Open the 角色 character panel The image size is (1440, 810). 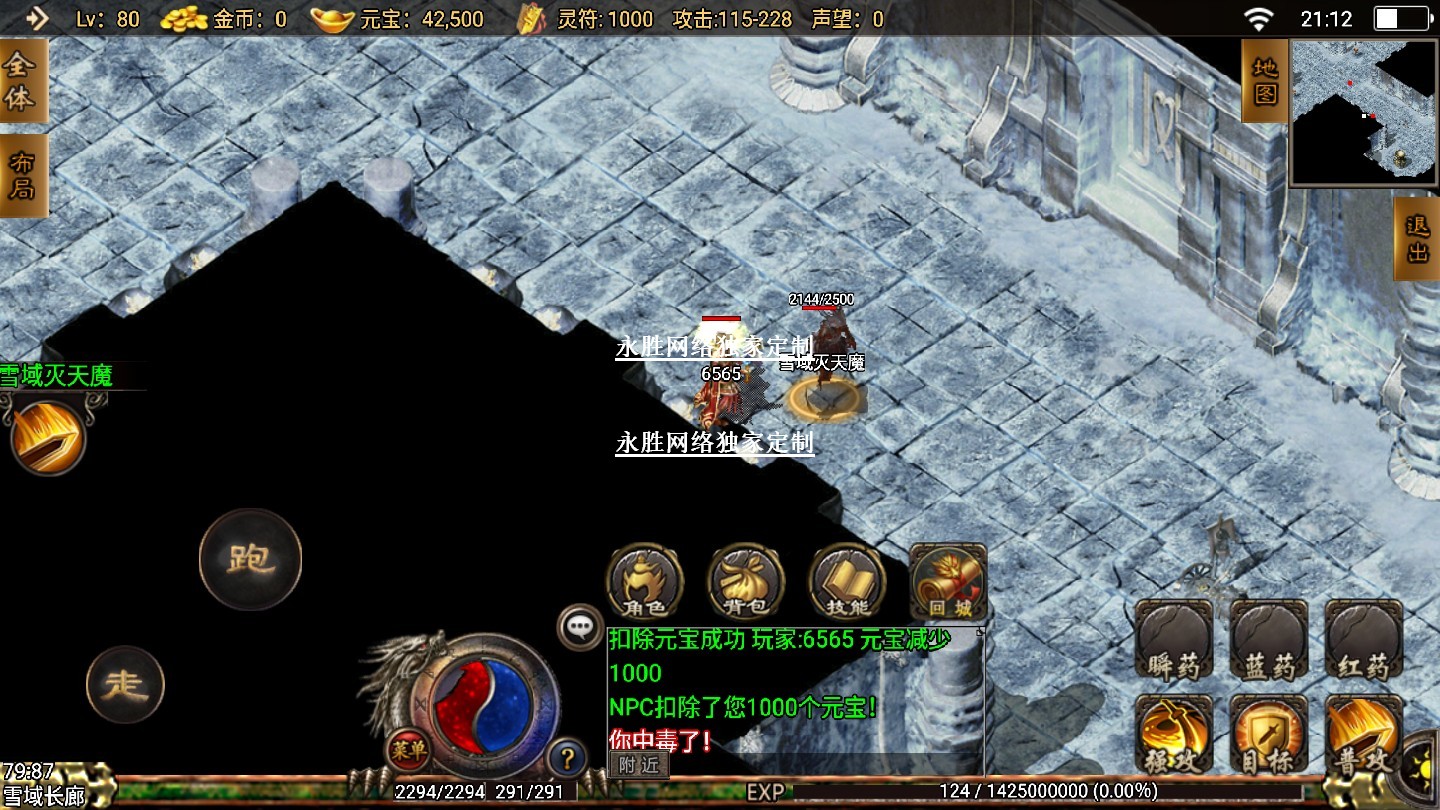[645, 582]
